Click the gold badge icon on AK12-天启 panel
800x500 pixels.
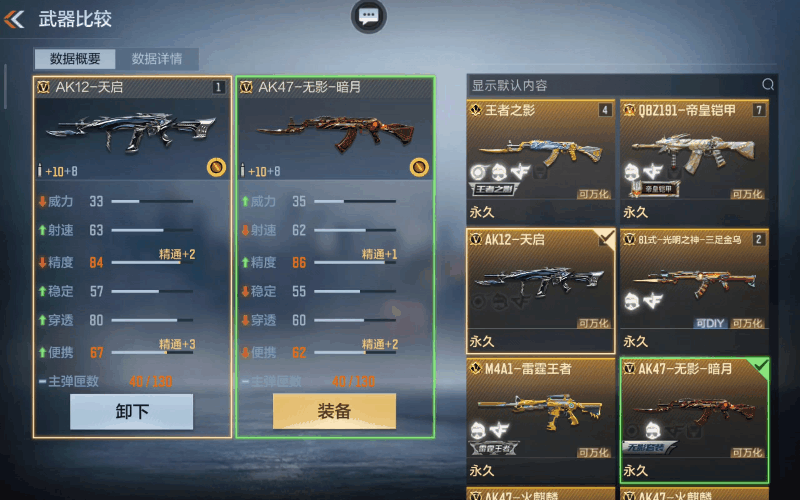(216, 167)
